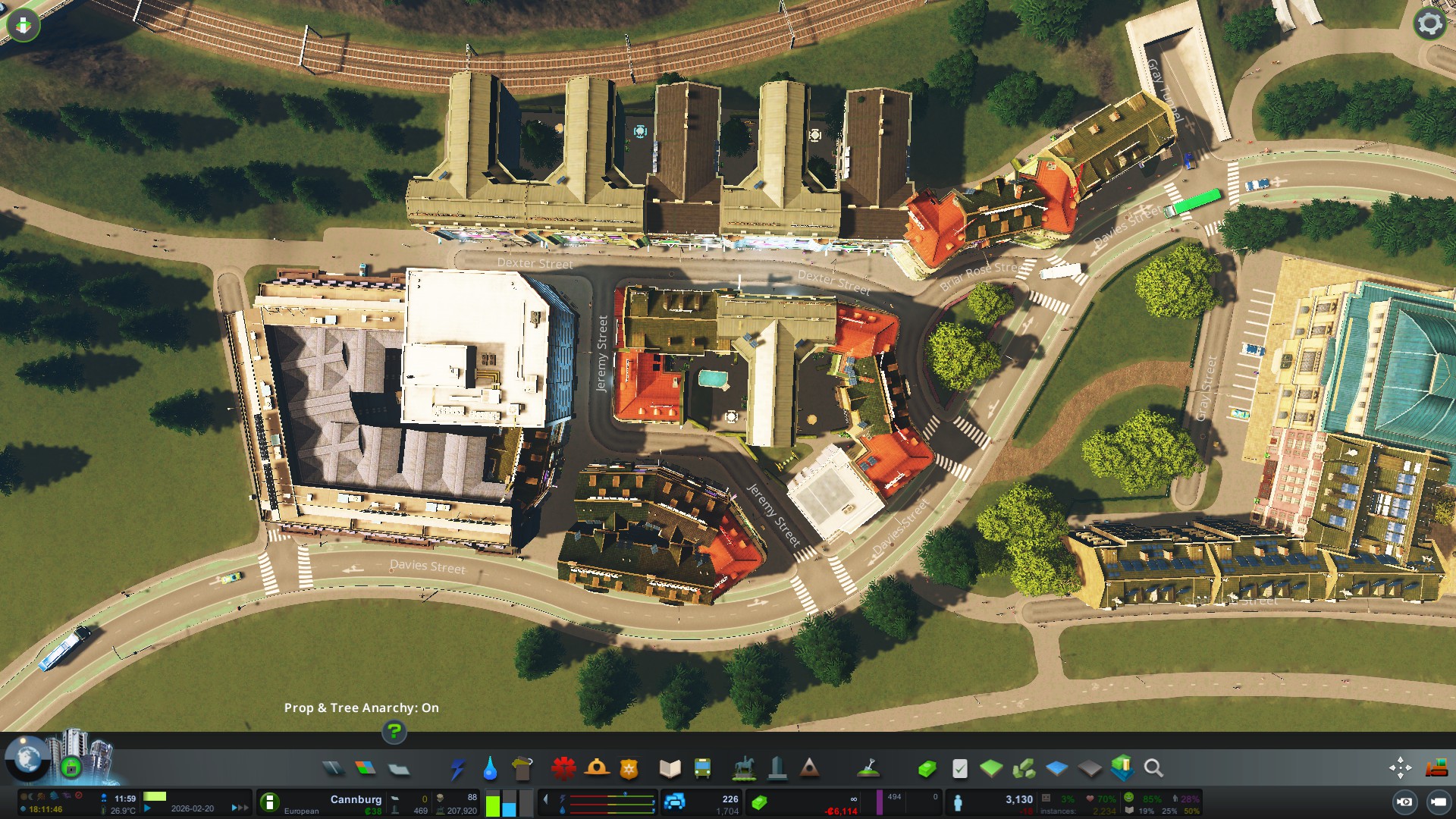Open the Public Transport bus menu
The width and height of the screenshot is (1456, 819).
coord(702,769)
